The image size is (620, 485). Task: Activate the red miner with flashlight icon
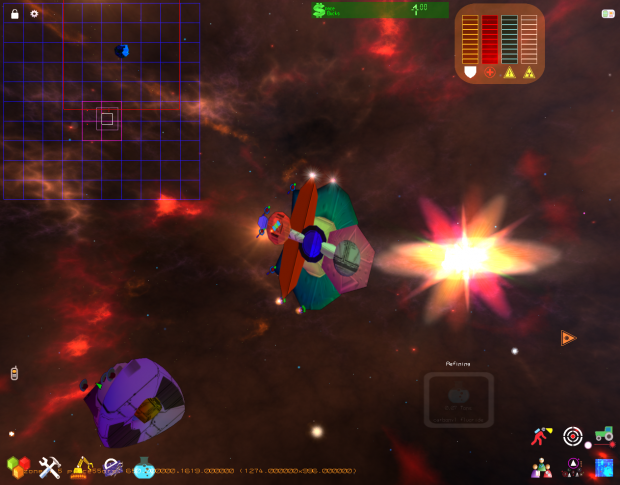click(542, 436)
